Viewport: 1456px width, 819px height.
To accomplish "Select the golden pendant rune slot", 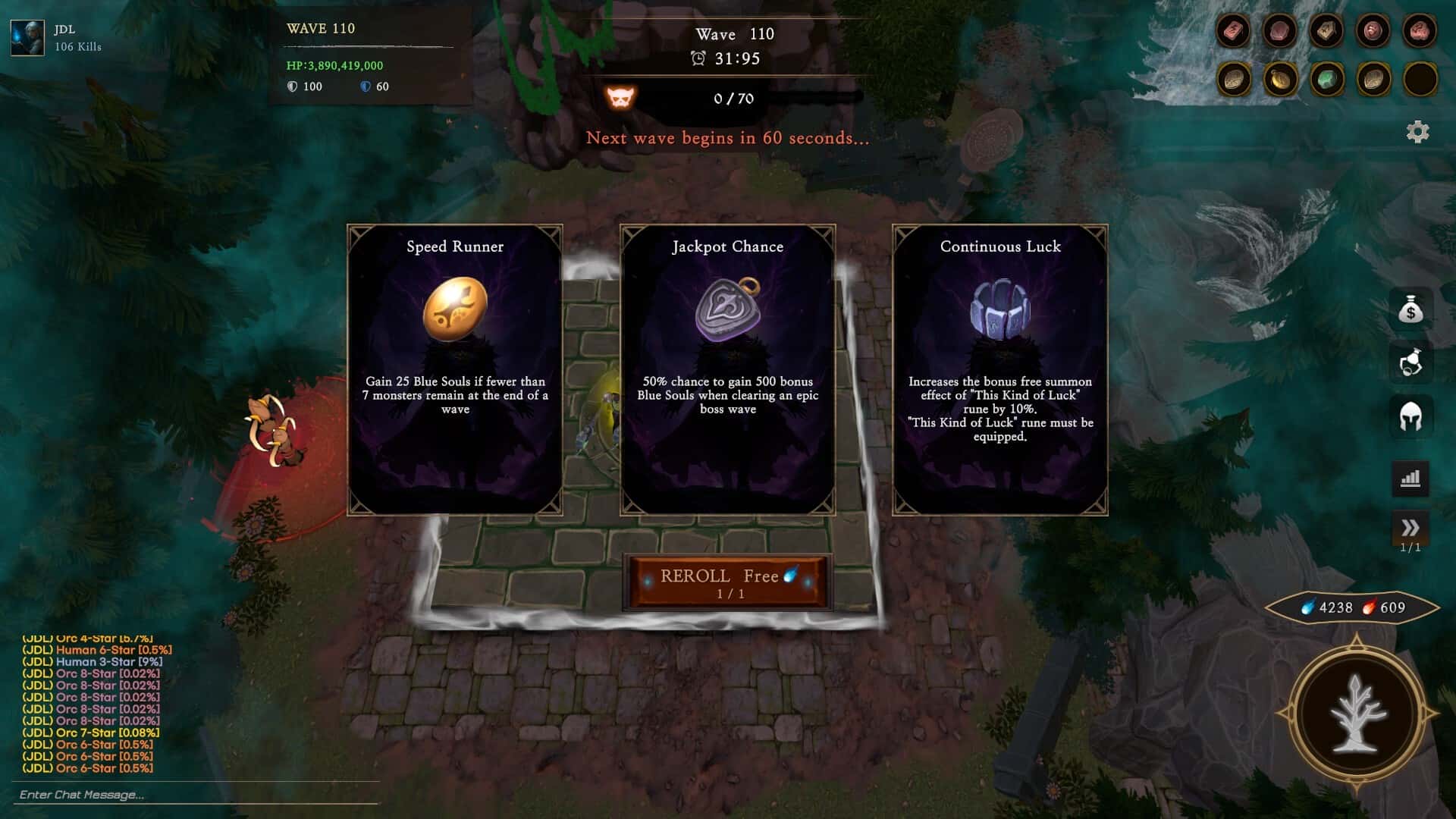I will click(1280, 79).
